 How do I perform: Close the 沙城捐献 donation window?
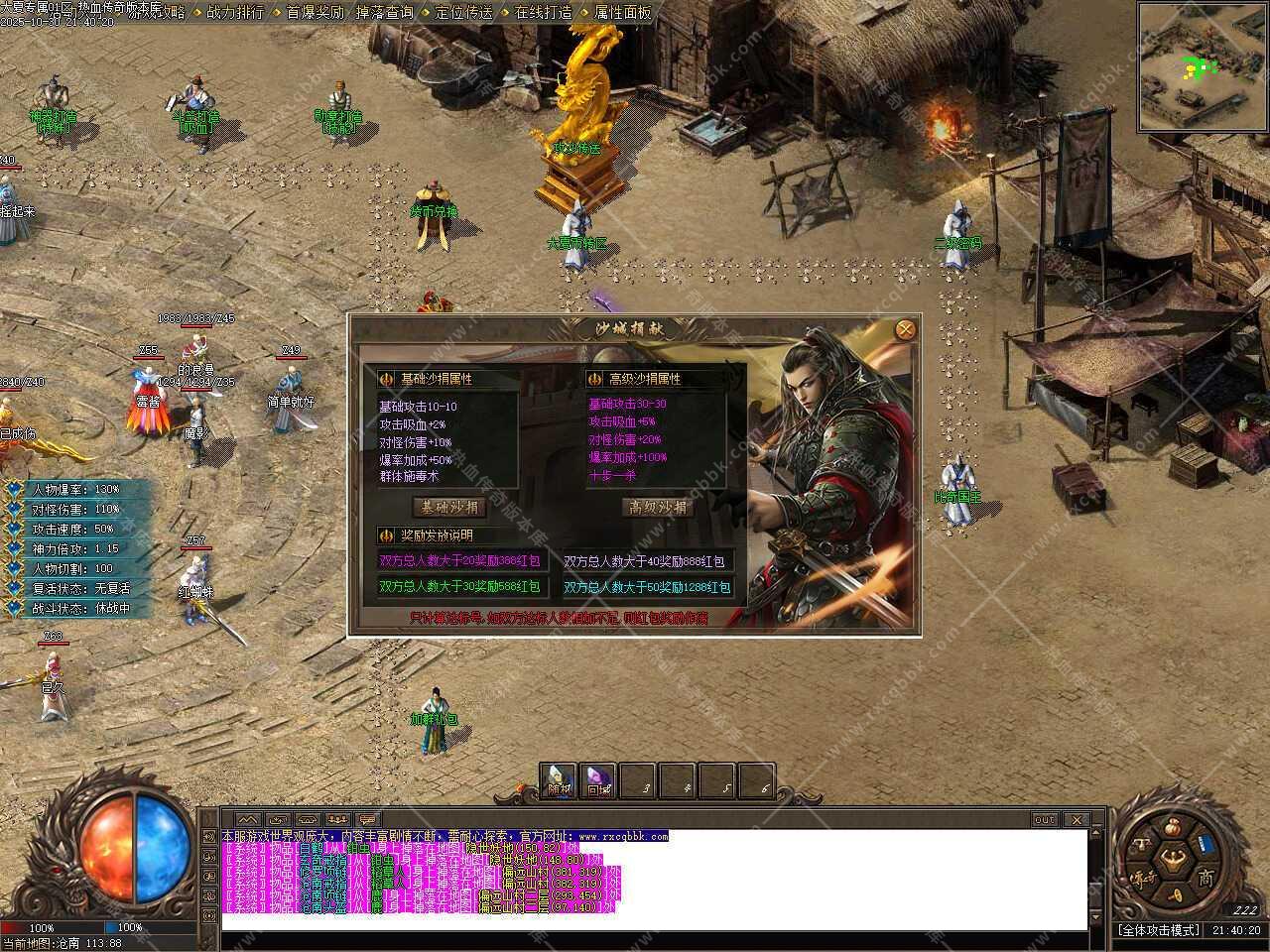point(904,330)
